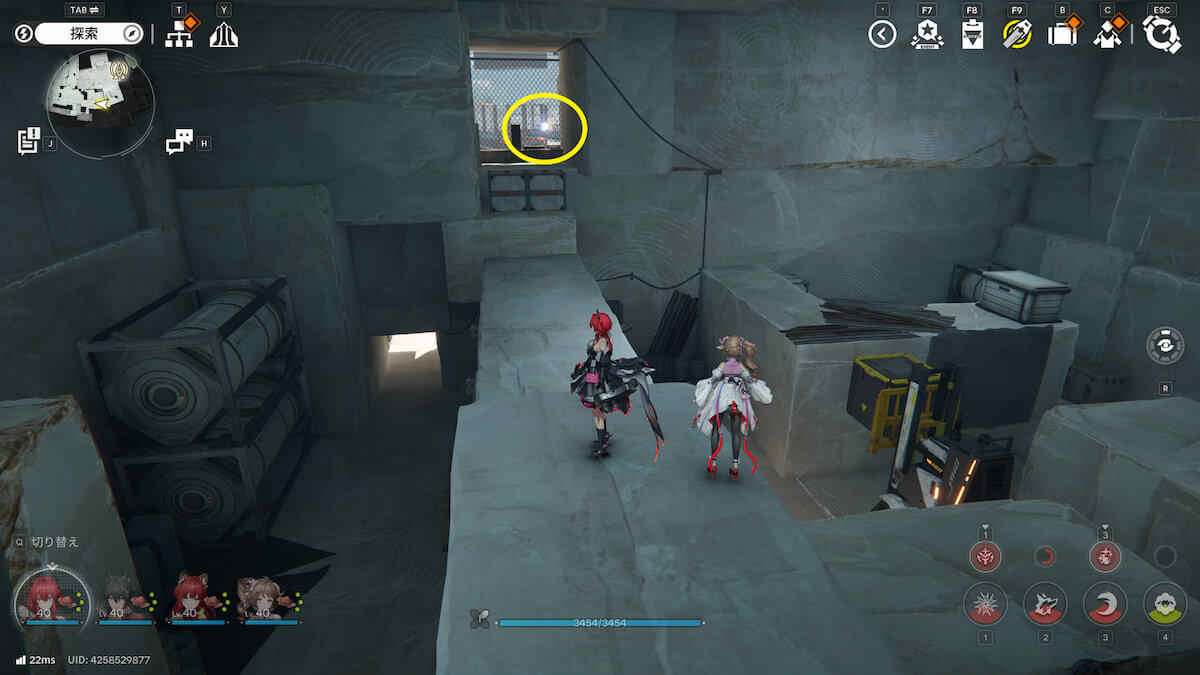The image size is (1200, 675).
Task: Activate the green-collared creature skill icon
Action: (1164, 604)
